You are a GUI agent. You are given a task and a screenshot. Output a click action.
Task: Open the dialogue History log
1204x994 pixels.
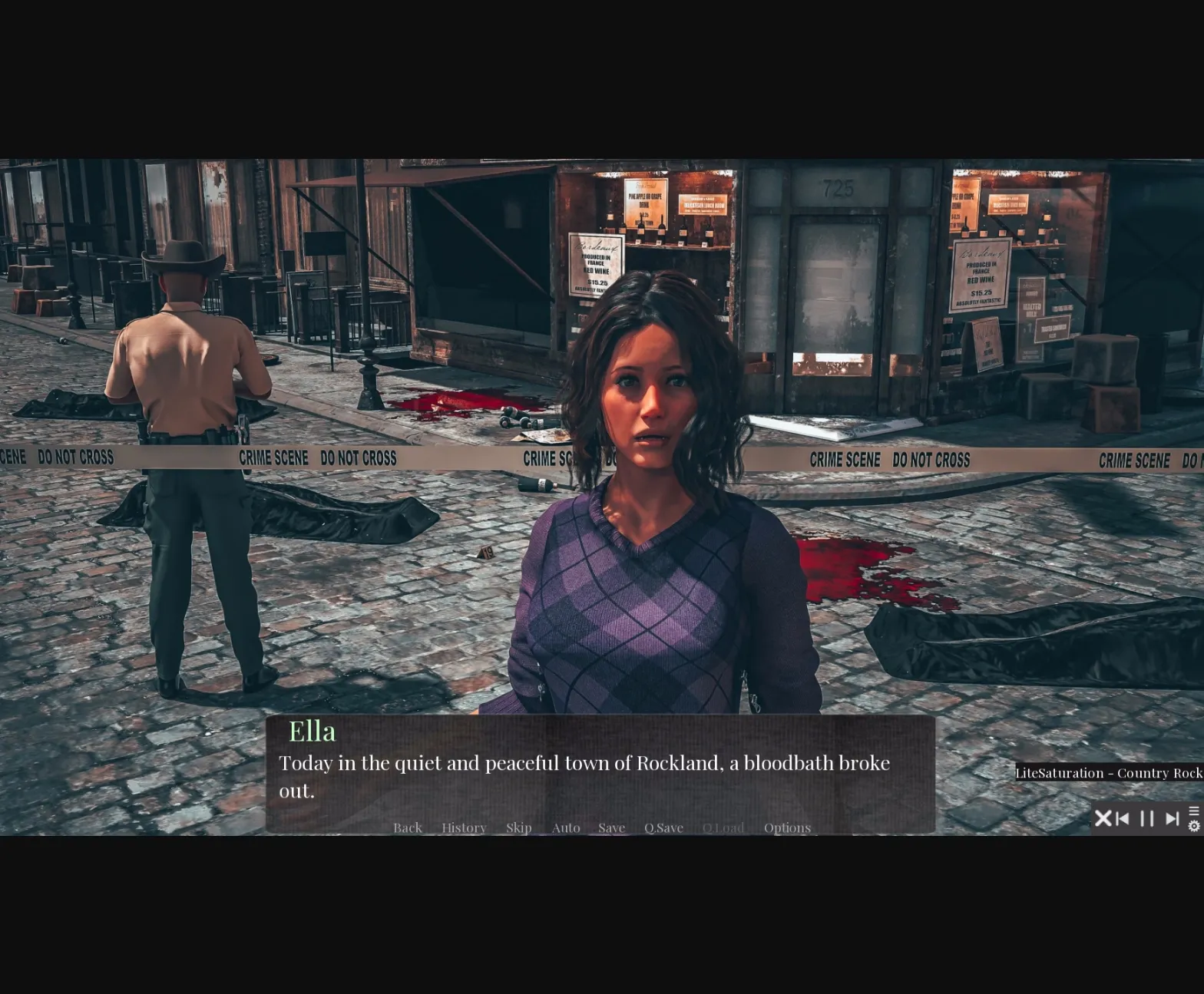[464, 827]
